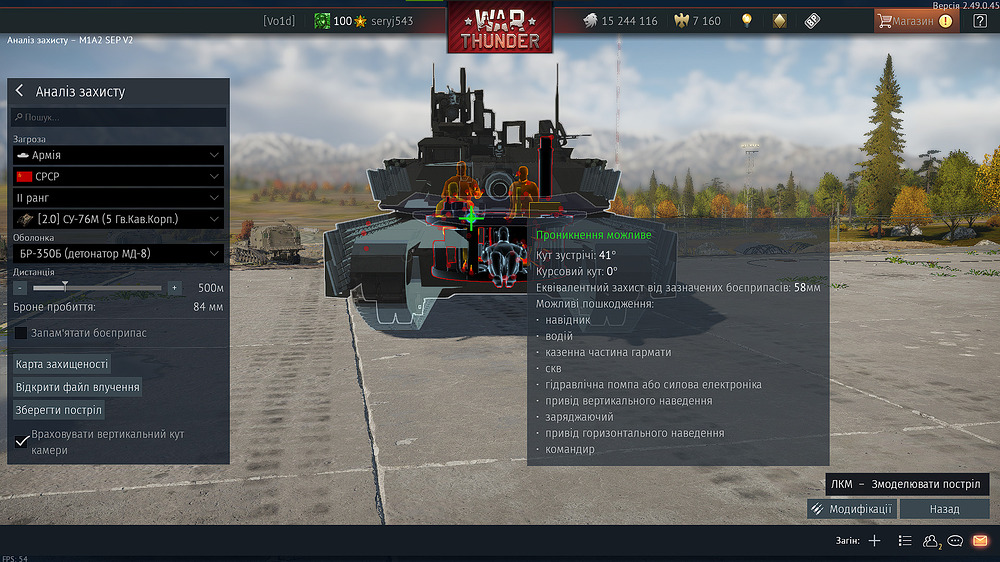The width and height of the screenshot is (1000, 562).
Task: Open Карта захищеності protection map
Action: pos(62,364)
